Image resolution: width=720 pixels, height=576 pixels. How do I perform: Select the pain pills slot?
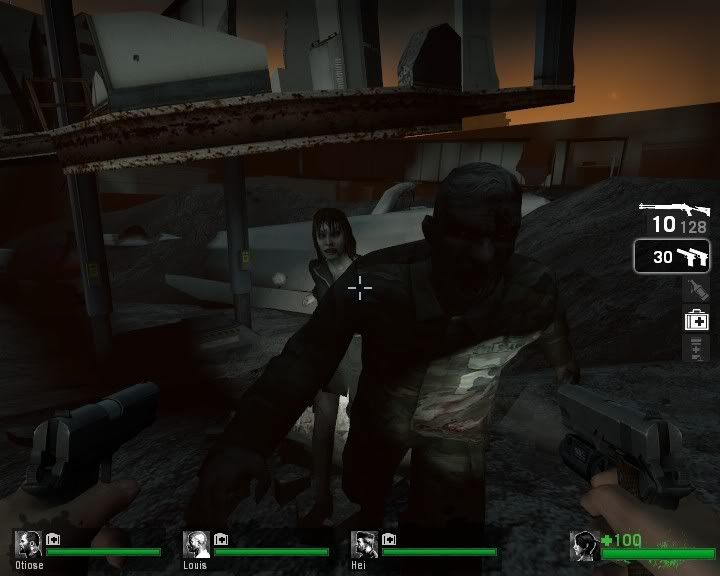pos(696,348)
